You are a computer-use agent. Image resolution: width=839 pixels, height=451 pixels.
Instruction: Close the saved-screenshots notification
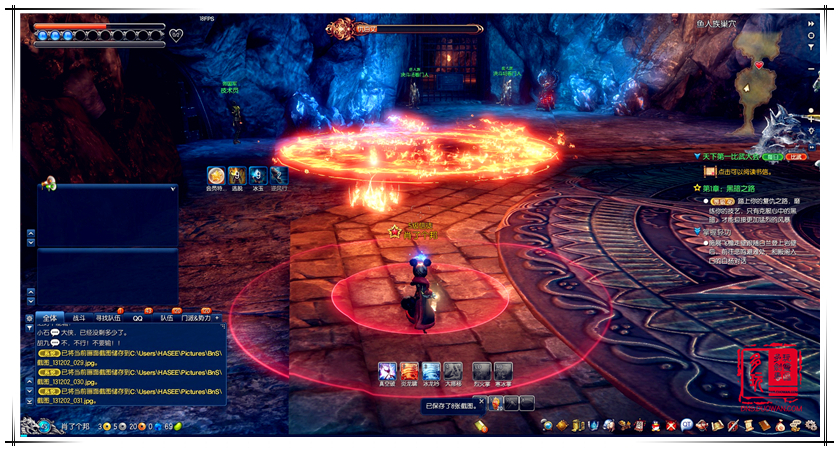pos(481,403)
